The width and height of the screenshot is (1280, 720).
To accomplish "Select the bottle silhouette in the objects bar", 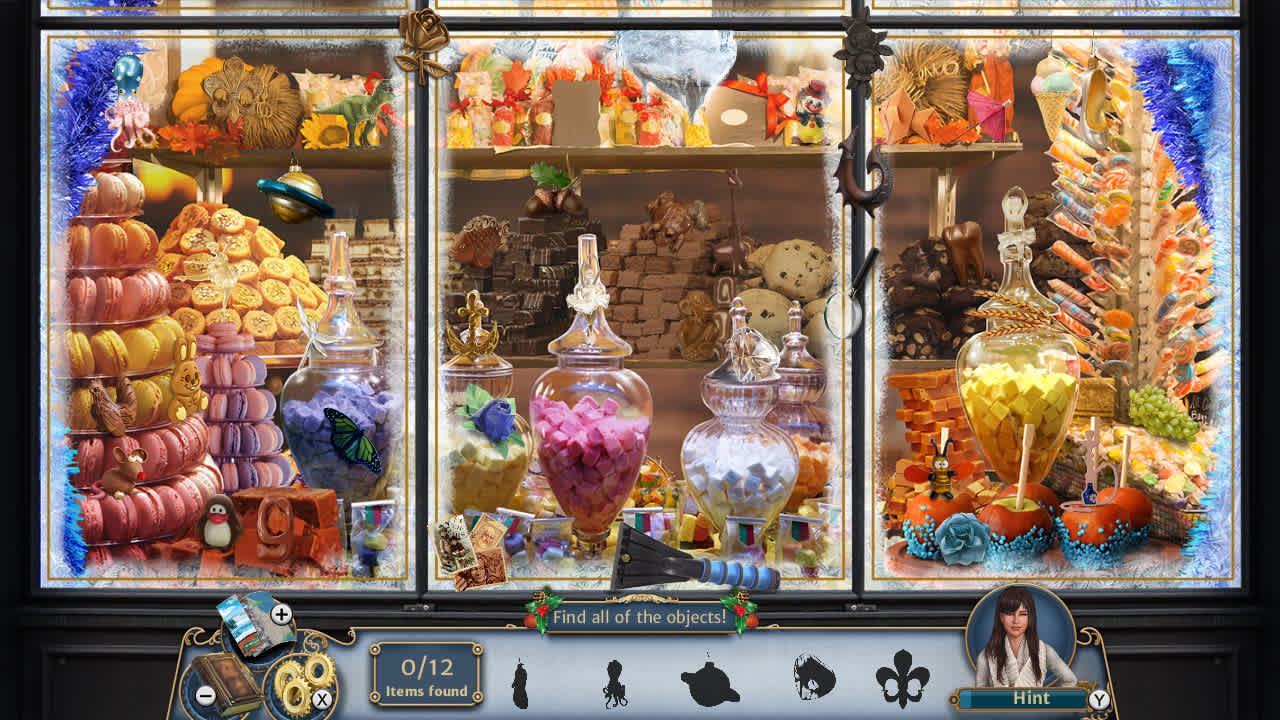I will tap(519, 685).
